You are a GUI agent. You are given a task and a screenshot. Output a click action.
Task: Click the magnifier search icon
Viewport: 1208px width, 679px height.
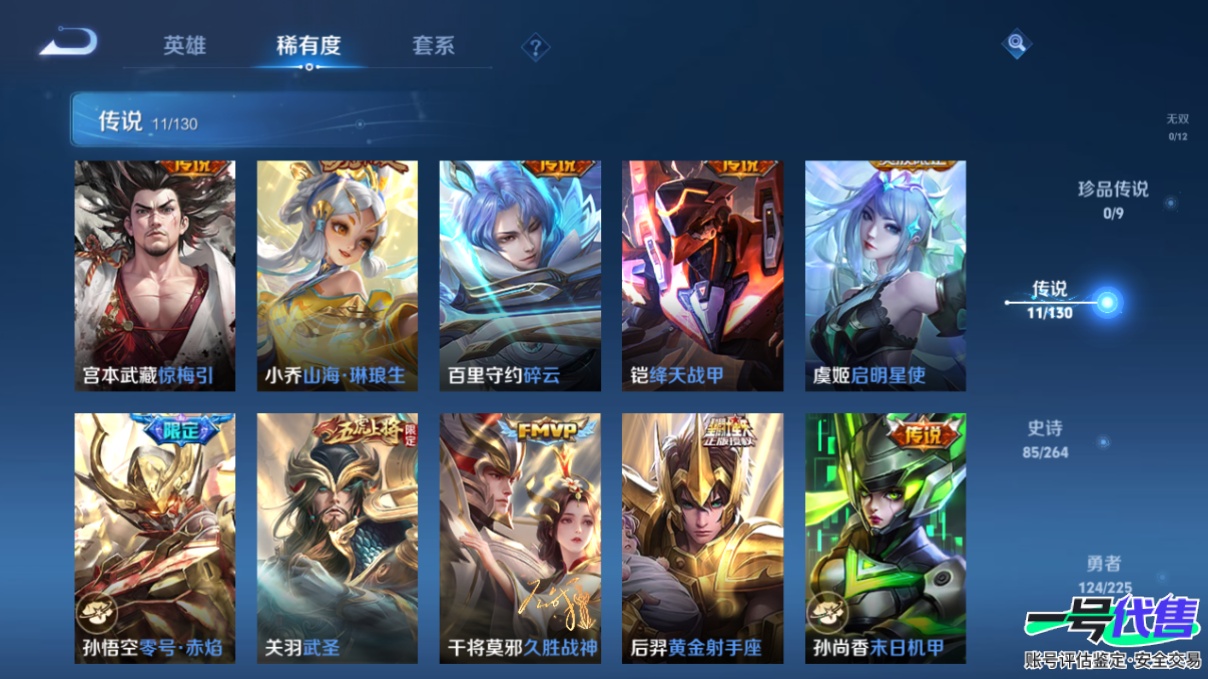click(1016, 43)
